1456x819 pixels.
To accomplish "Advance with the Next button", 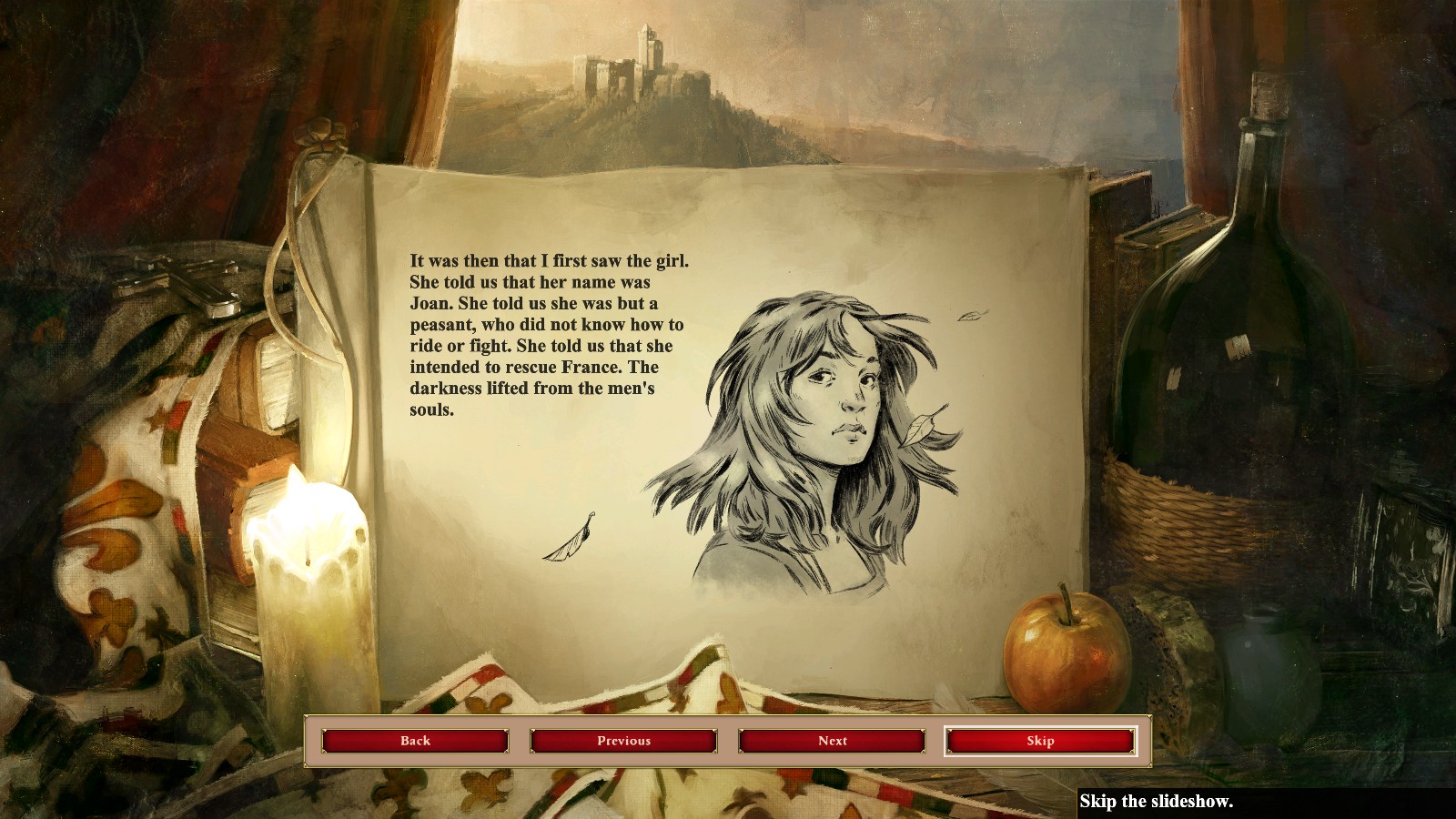I will 832,741.
